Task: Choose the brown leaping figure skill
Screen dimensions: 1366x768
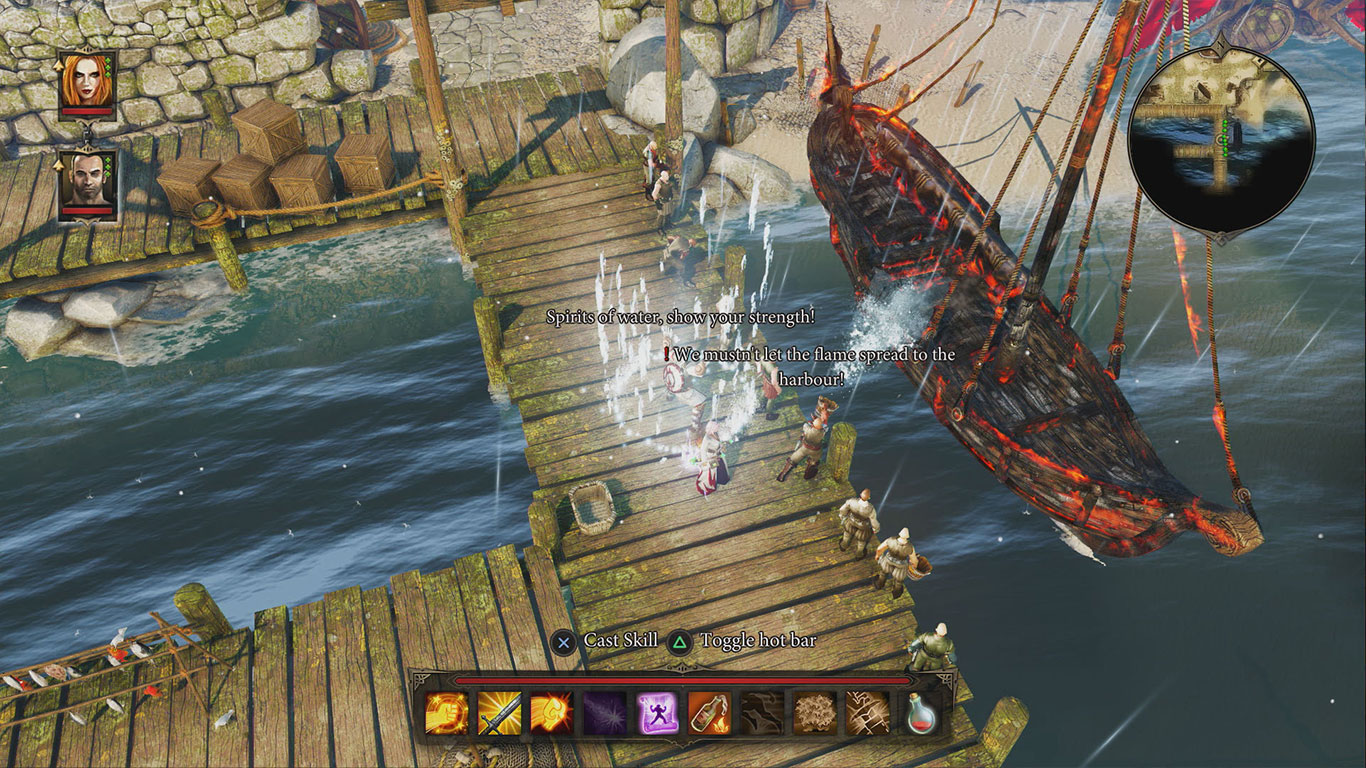Action: point(762,714)
